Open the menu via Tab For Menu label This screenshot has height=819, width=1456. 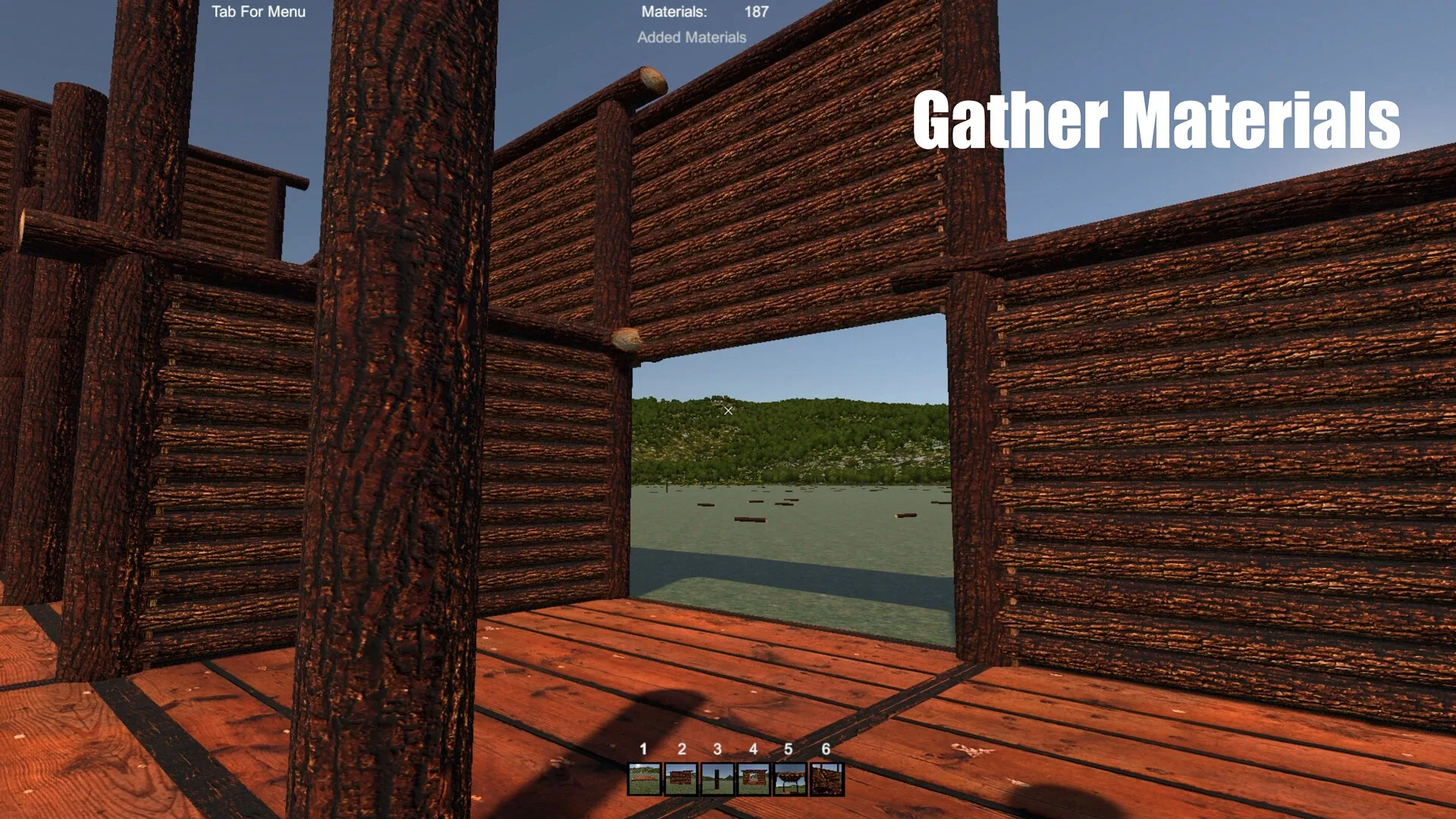[x=259, y=11]
